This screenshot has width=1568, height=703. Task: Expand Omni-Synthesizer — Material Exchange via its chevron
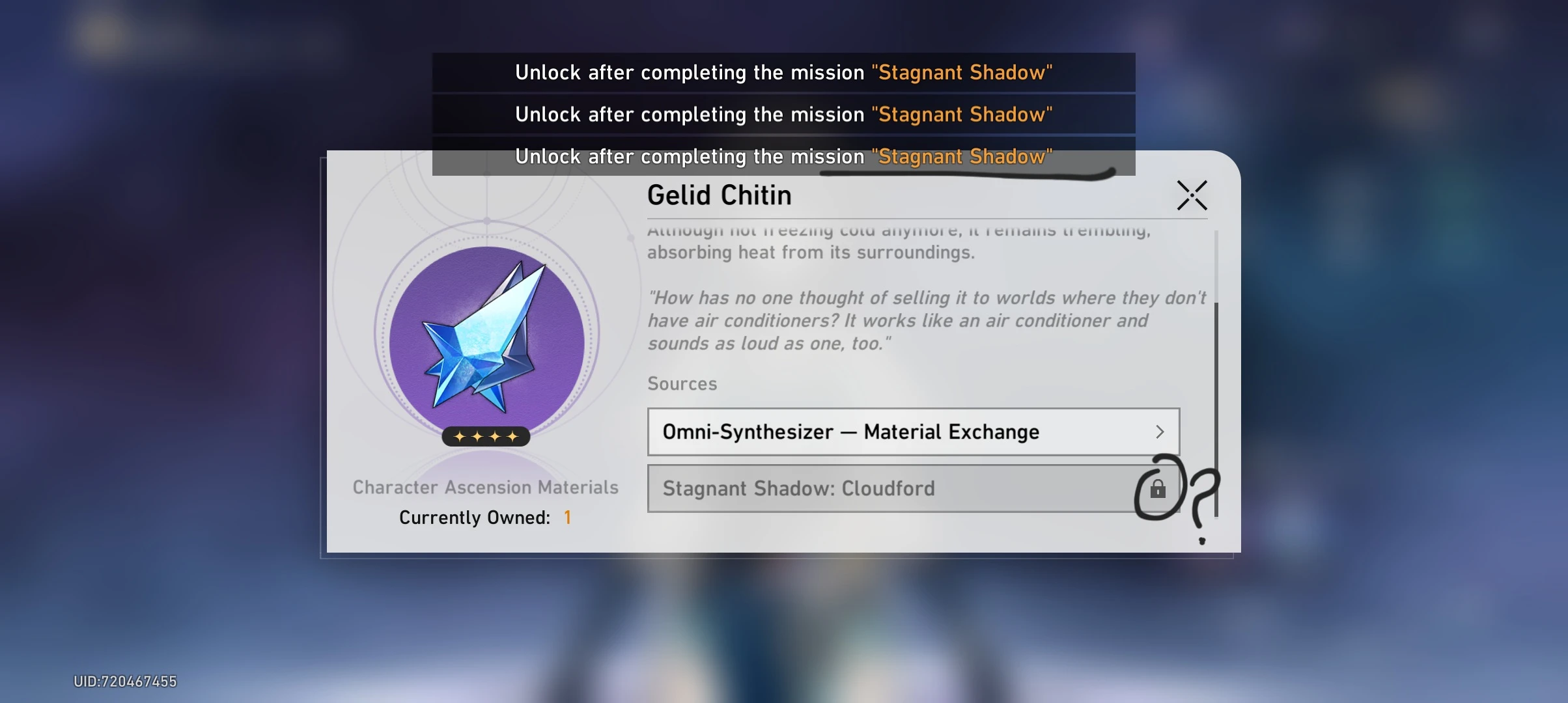[x=1160, y=432]
